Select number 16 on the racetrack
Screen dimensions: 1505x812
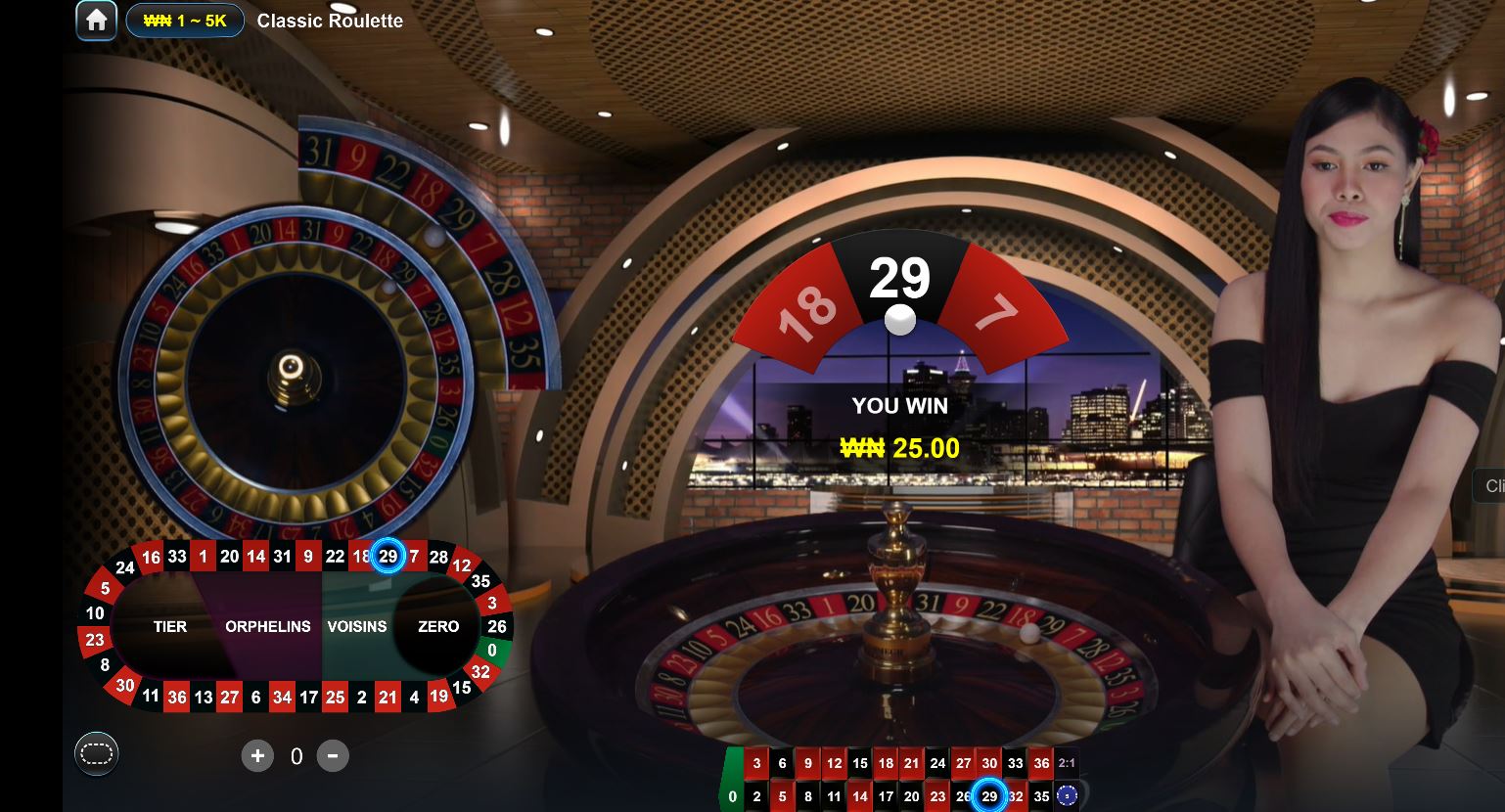click(x=151, y=558)
